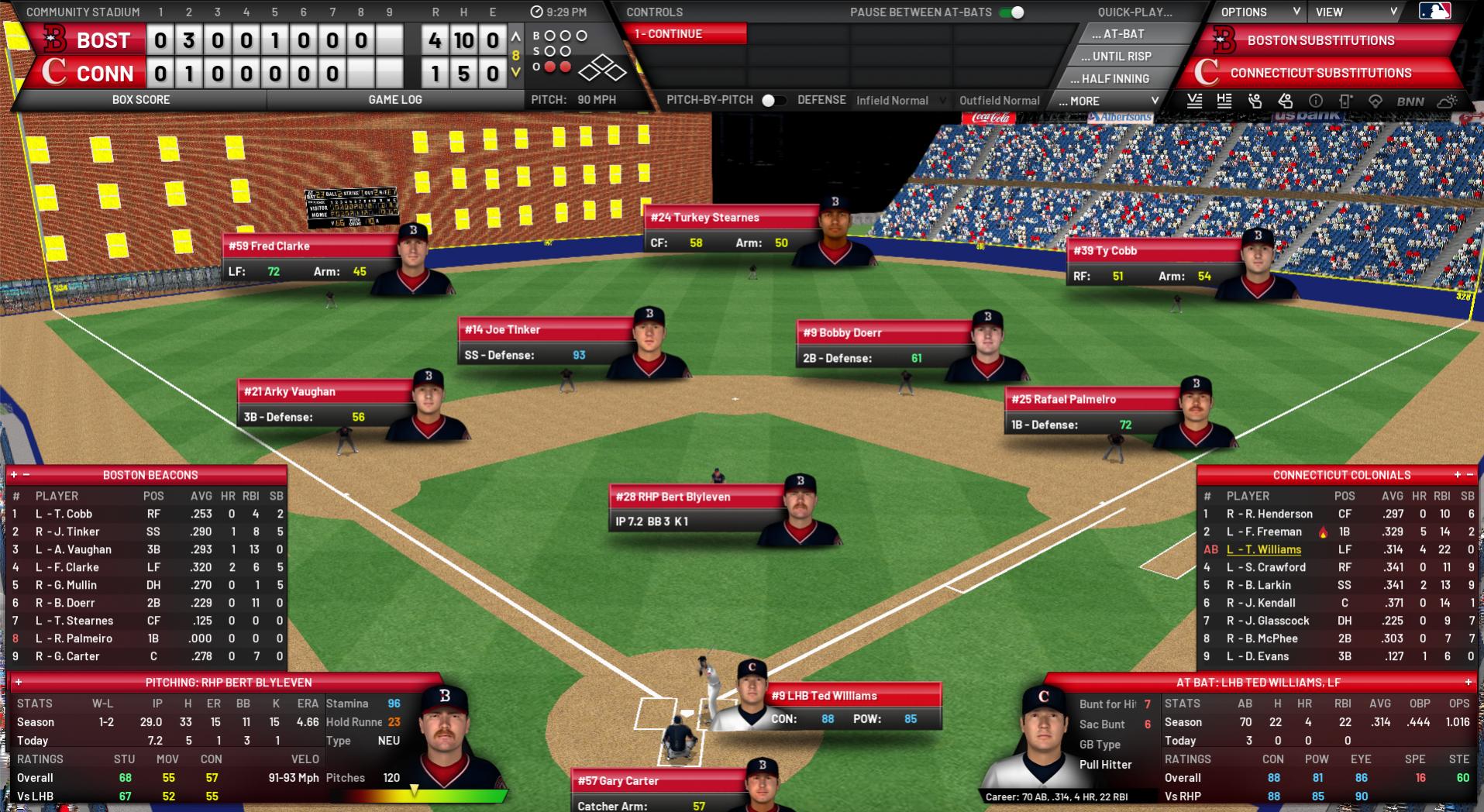Open the View dropdown menu

(x=1356, y=12)
